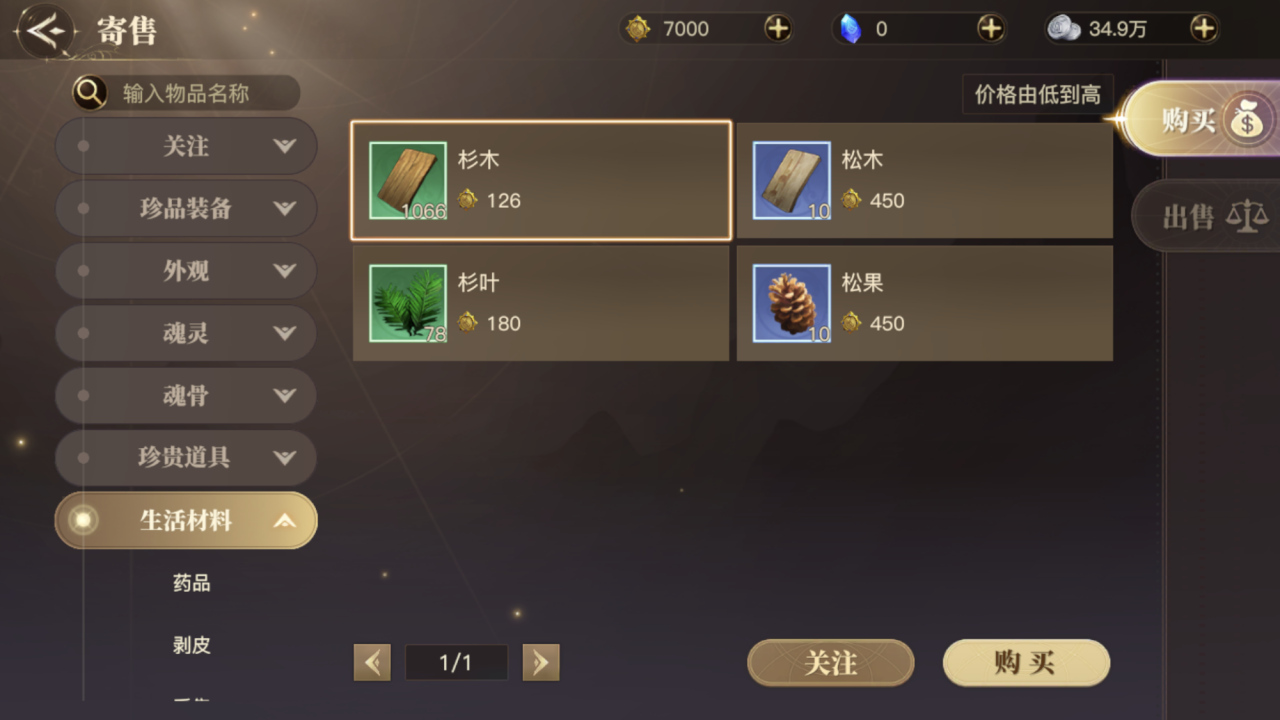Click the back arrow icon top left
Screen dimensions: 1280x720
click(47, 29)
